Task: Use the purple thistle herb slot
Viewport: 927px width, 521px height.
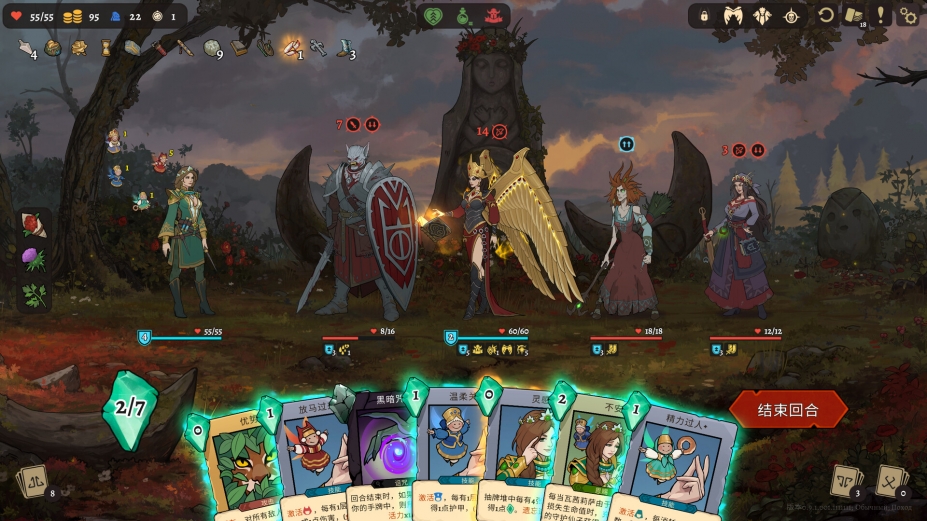Action: (34, 260)
